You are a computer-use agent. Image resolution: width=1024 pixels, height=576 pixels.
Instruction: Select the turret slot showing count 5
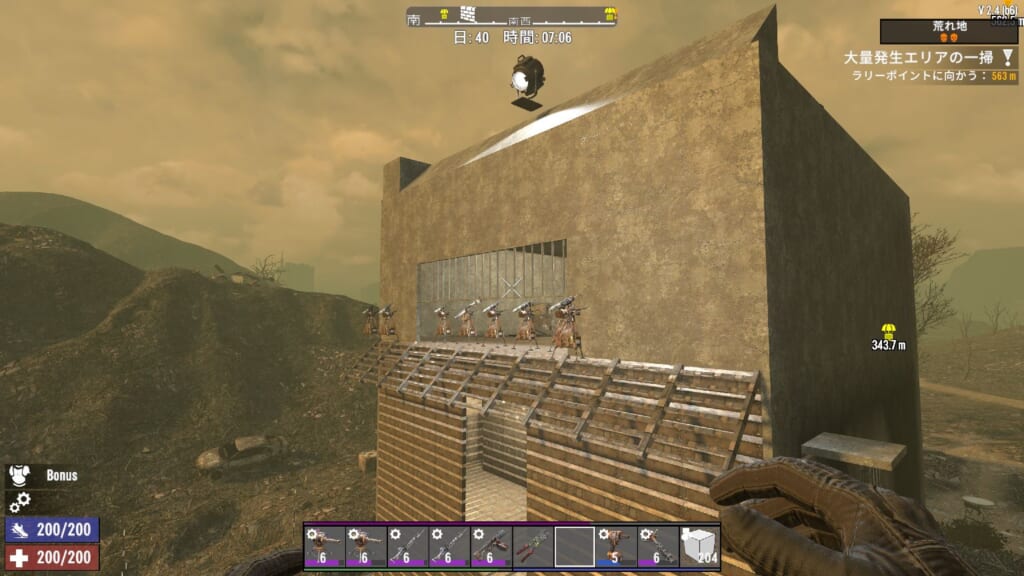tap(616, 547)
